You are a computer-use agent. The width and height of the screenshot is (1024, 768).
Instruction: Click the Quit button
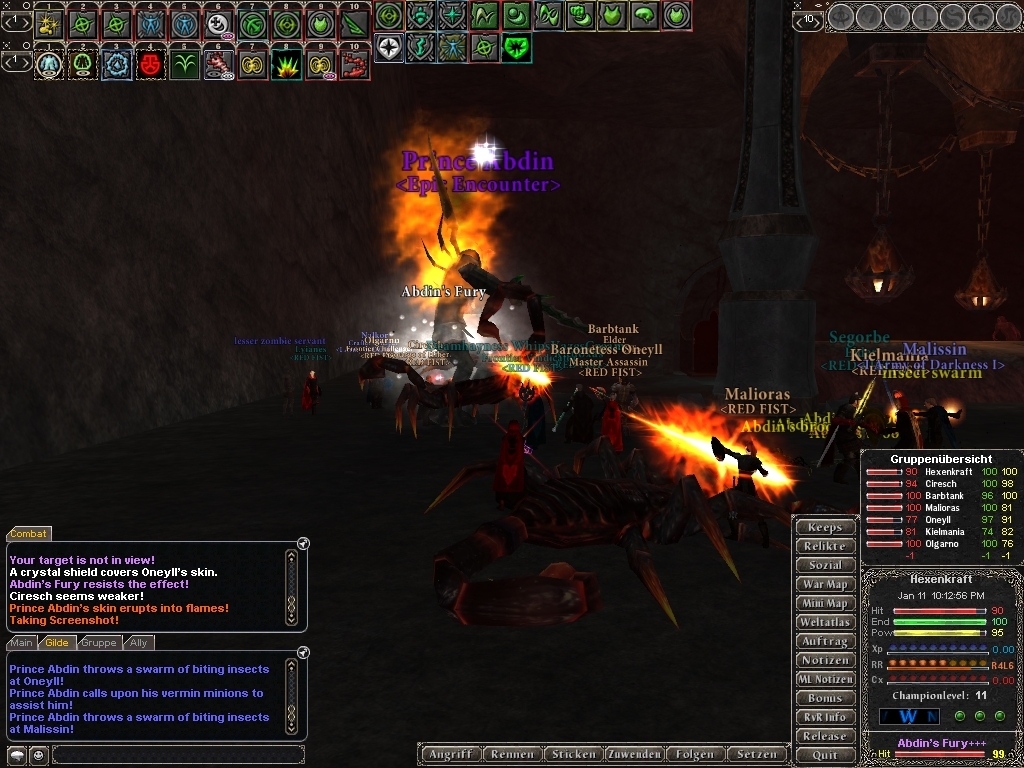[x=825, y=755]
